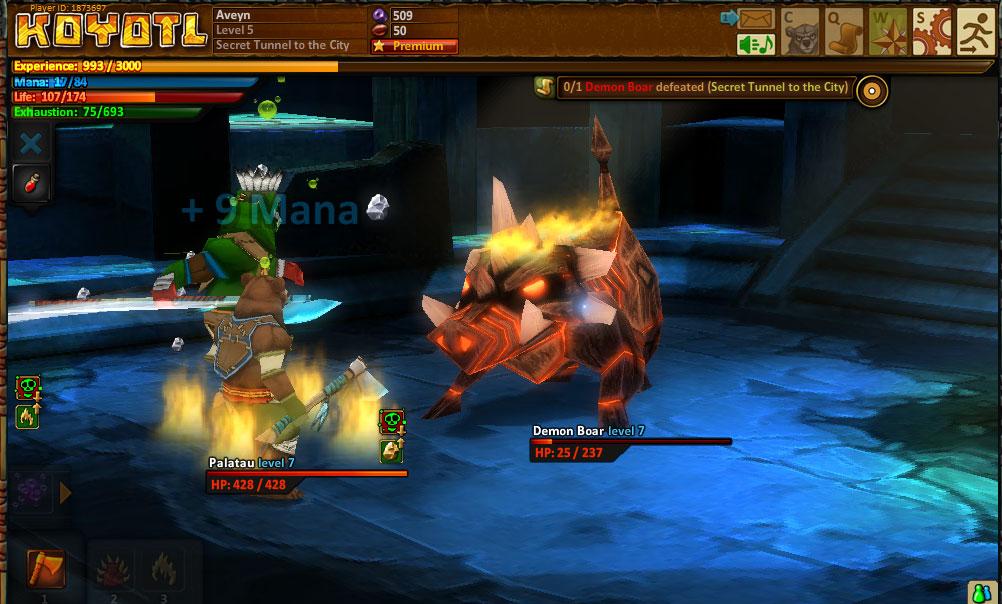Activate the axe attack skill
The height and width of the screenshot is (604, 1002).
click(x=45, y=569)
